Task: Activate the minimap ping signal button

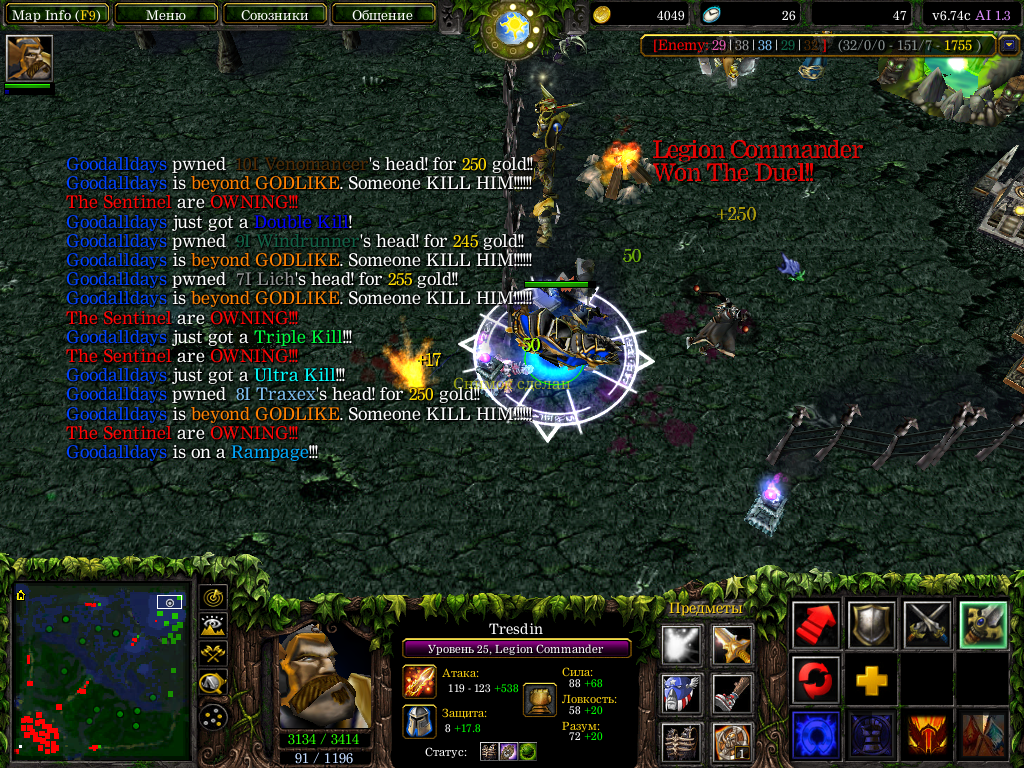Action: [x=213, y=598]
